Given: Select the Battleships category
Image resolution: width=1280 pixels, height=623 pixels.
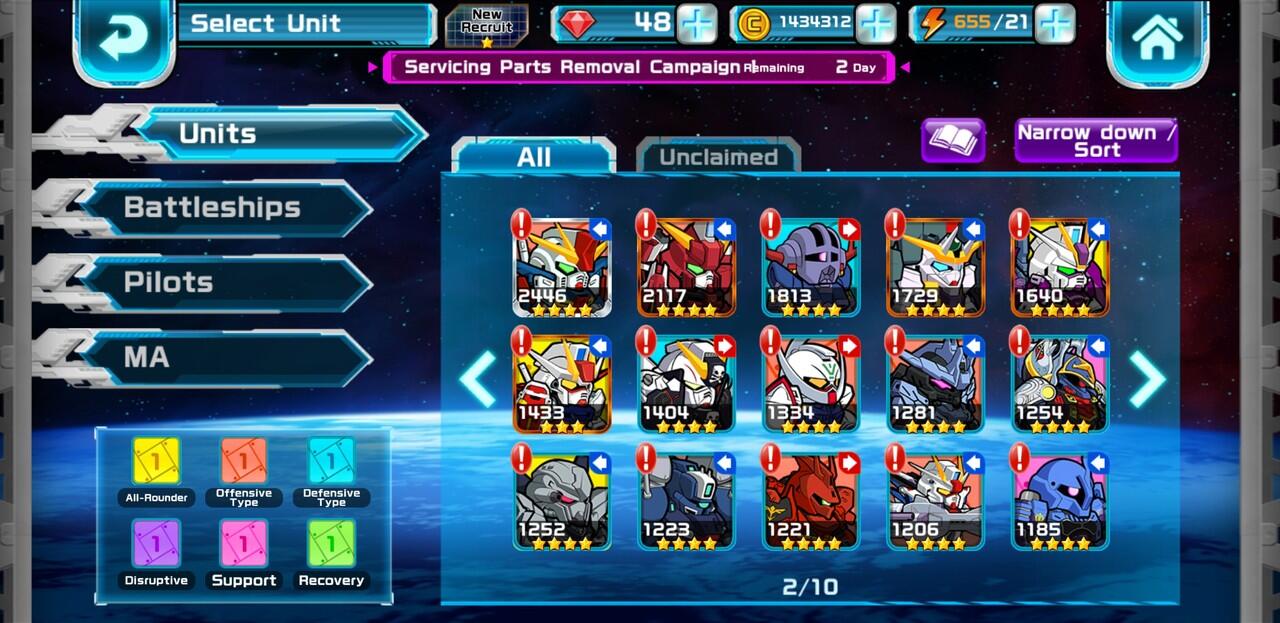Looking at the screenshot, I should coord(212,208).
